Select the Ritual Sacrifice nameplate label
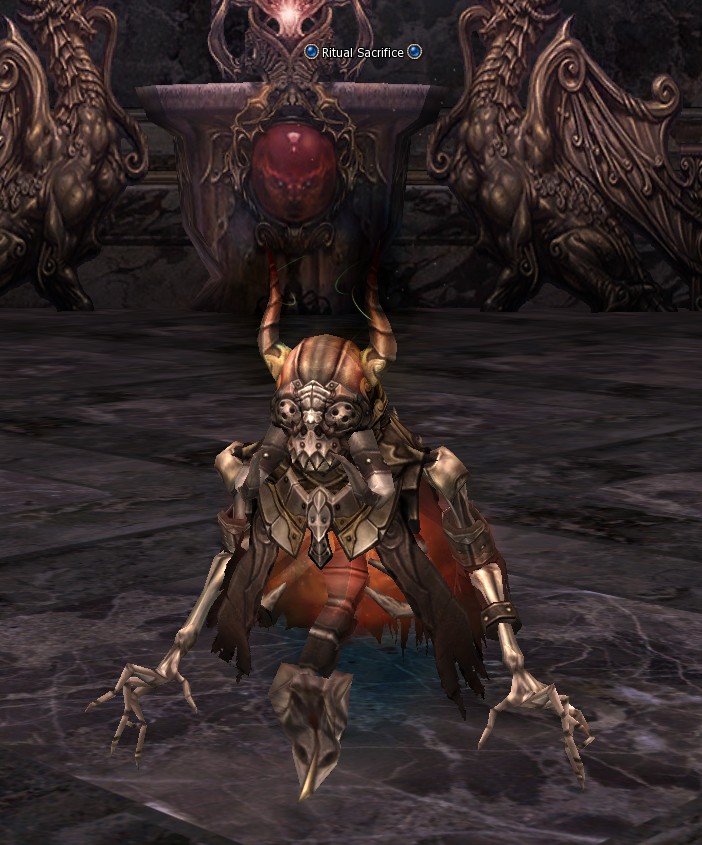Image resolution: width=702 pixels, height=845 pixels. [x=363, y=52]
